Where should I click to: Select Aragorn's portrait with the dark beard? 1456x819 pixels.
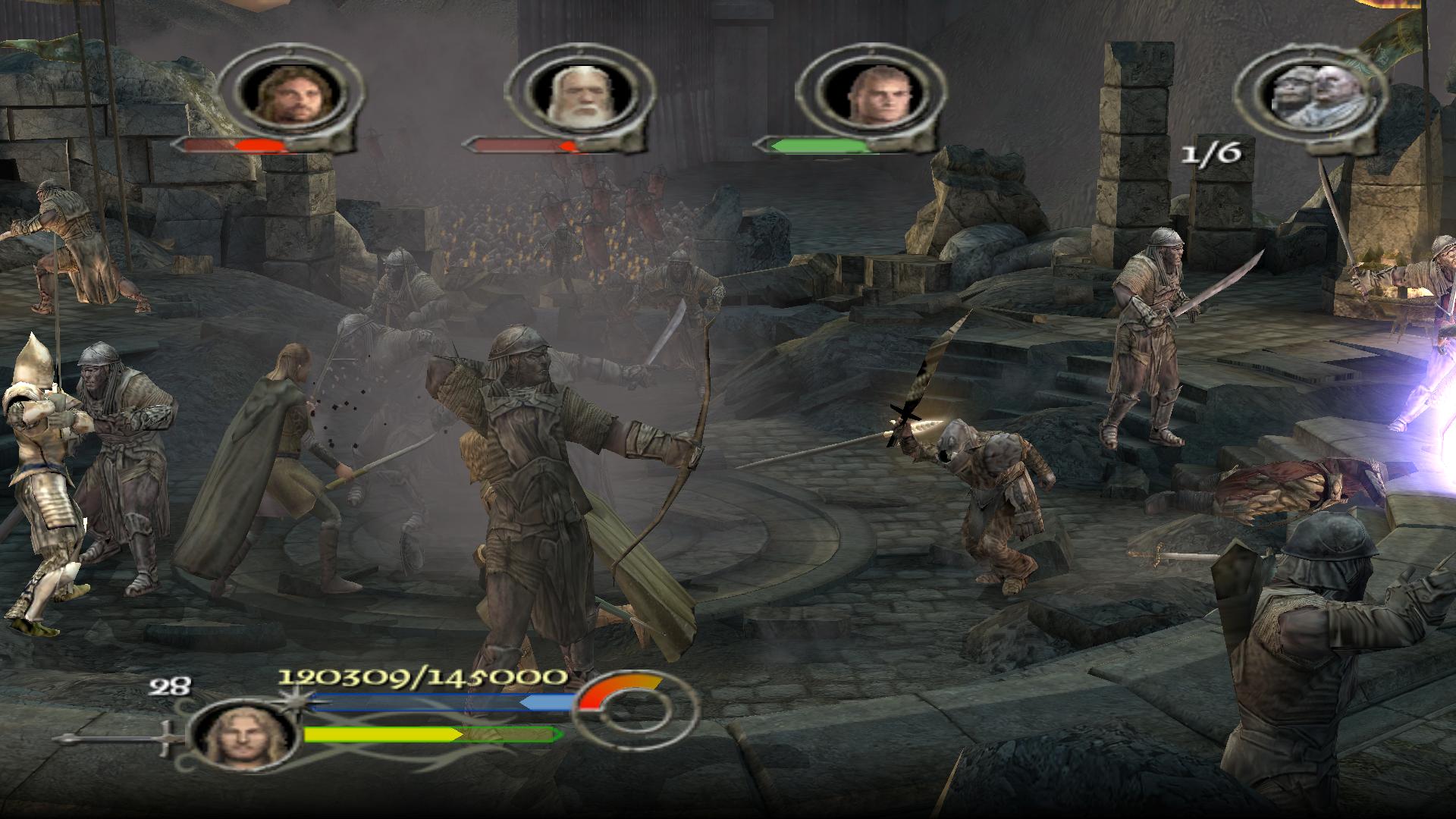(287, 94)
